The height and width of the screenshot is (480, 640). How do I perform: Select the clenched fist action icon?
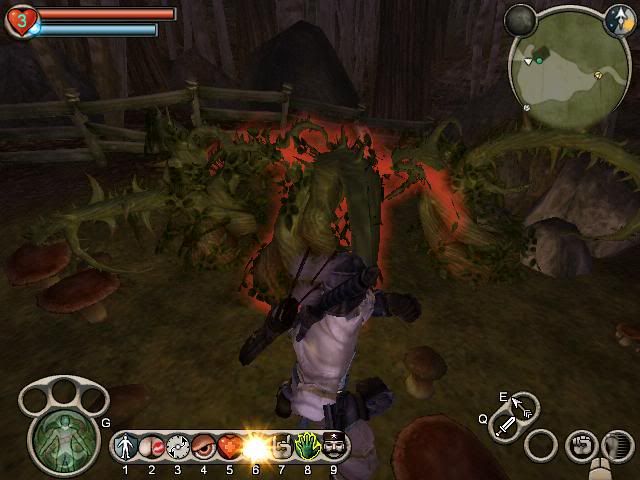click(x=580, y=445)
